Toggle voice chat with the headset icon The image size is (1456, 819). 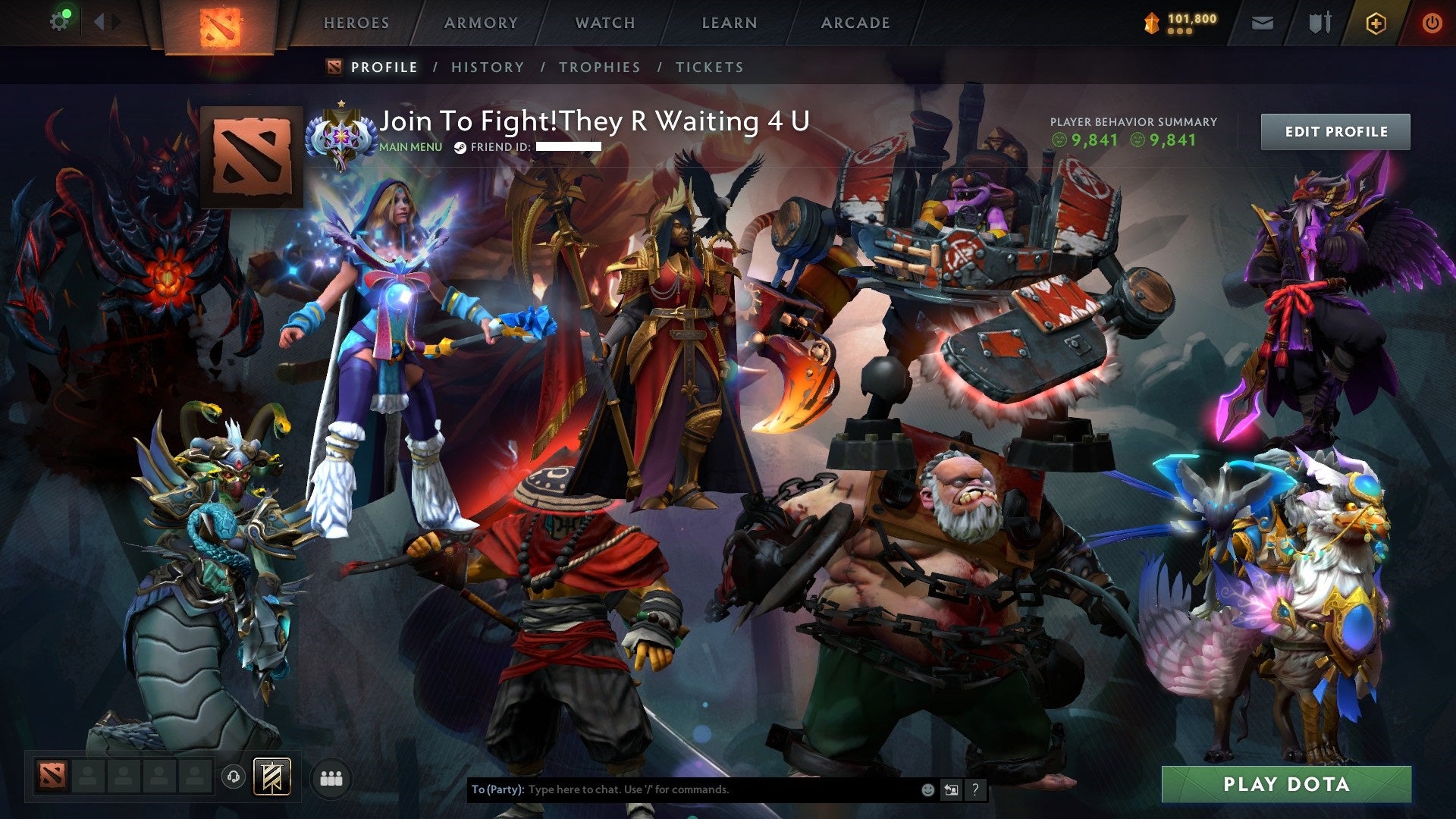(234, 777)
